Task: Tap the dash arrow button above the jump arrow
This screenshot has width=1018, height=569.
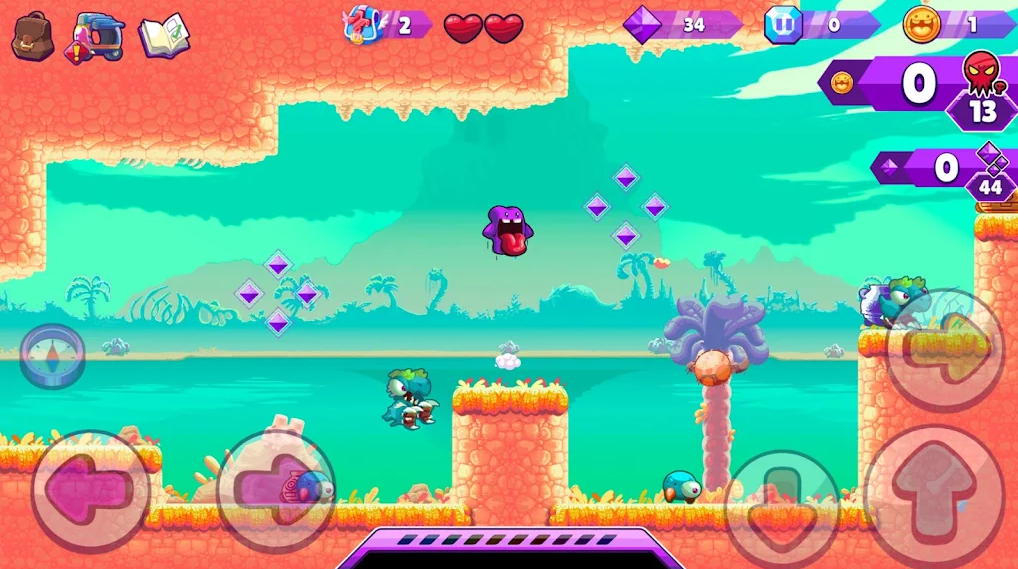Action: coord(945,347)
